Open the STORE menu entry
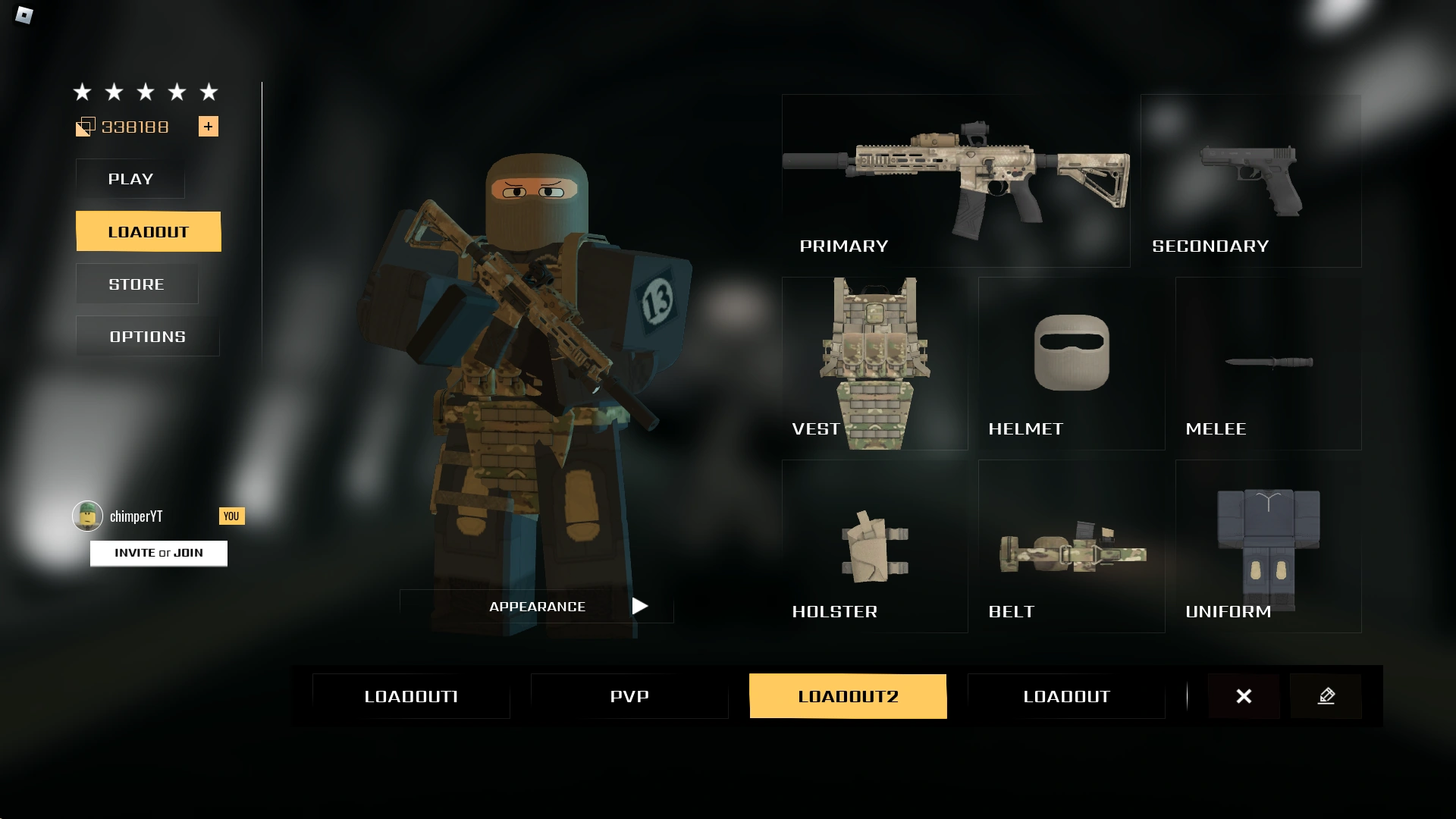 (136, 284)
